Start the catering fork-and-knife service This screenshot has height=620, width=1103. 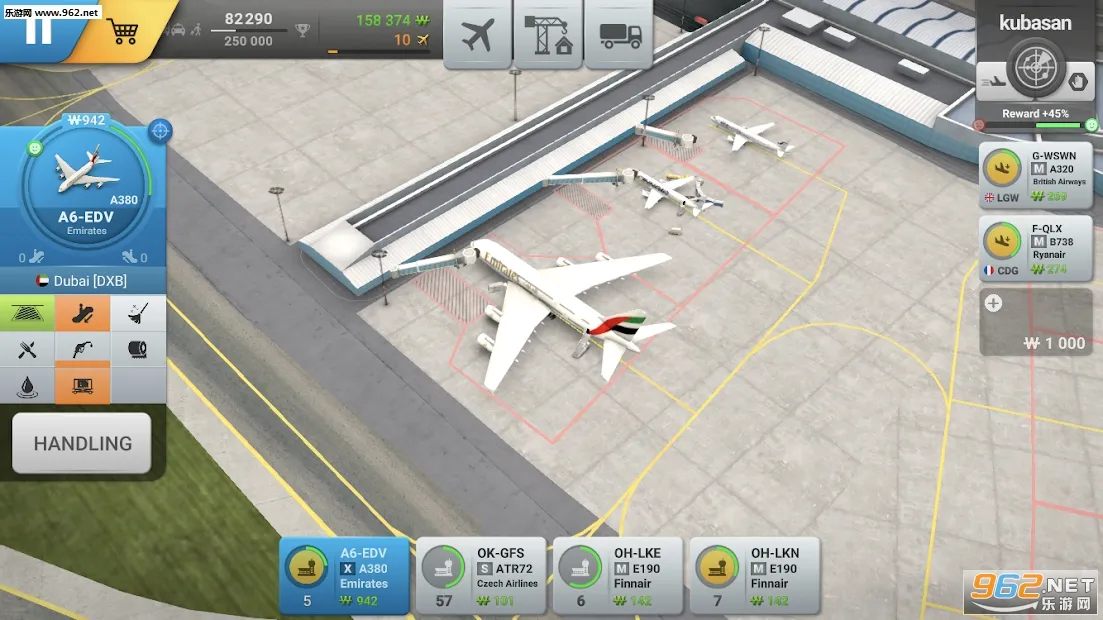tap(27, 349)
